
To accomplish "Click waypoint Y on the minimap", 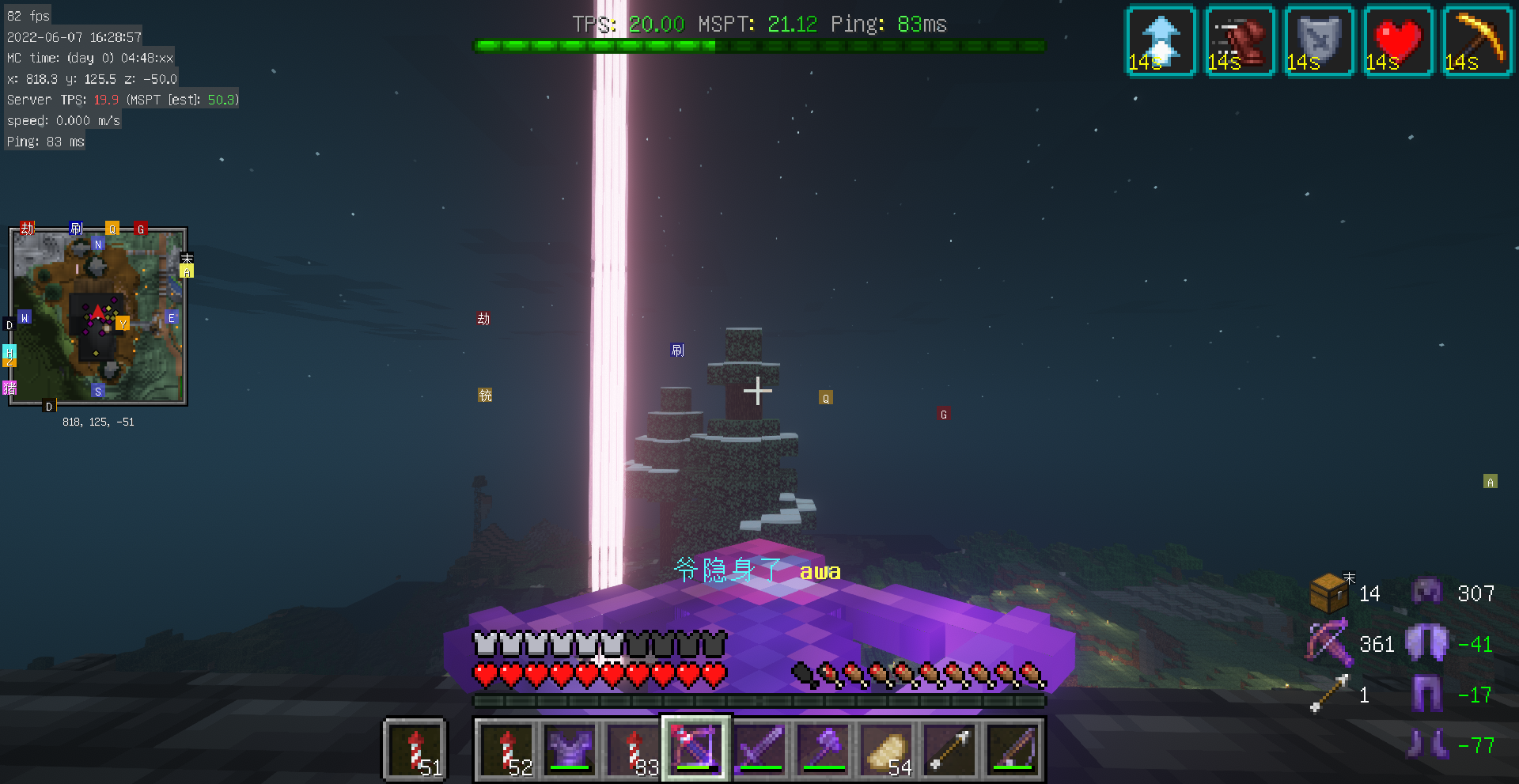I will click(x=123, y=323).
